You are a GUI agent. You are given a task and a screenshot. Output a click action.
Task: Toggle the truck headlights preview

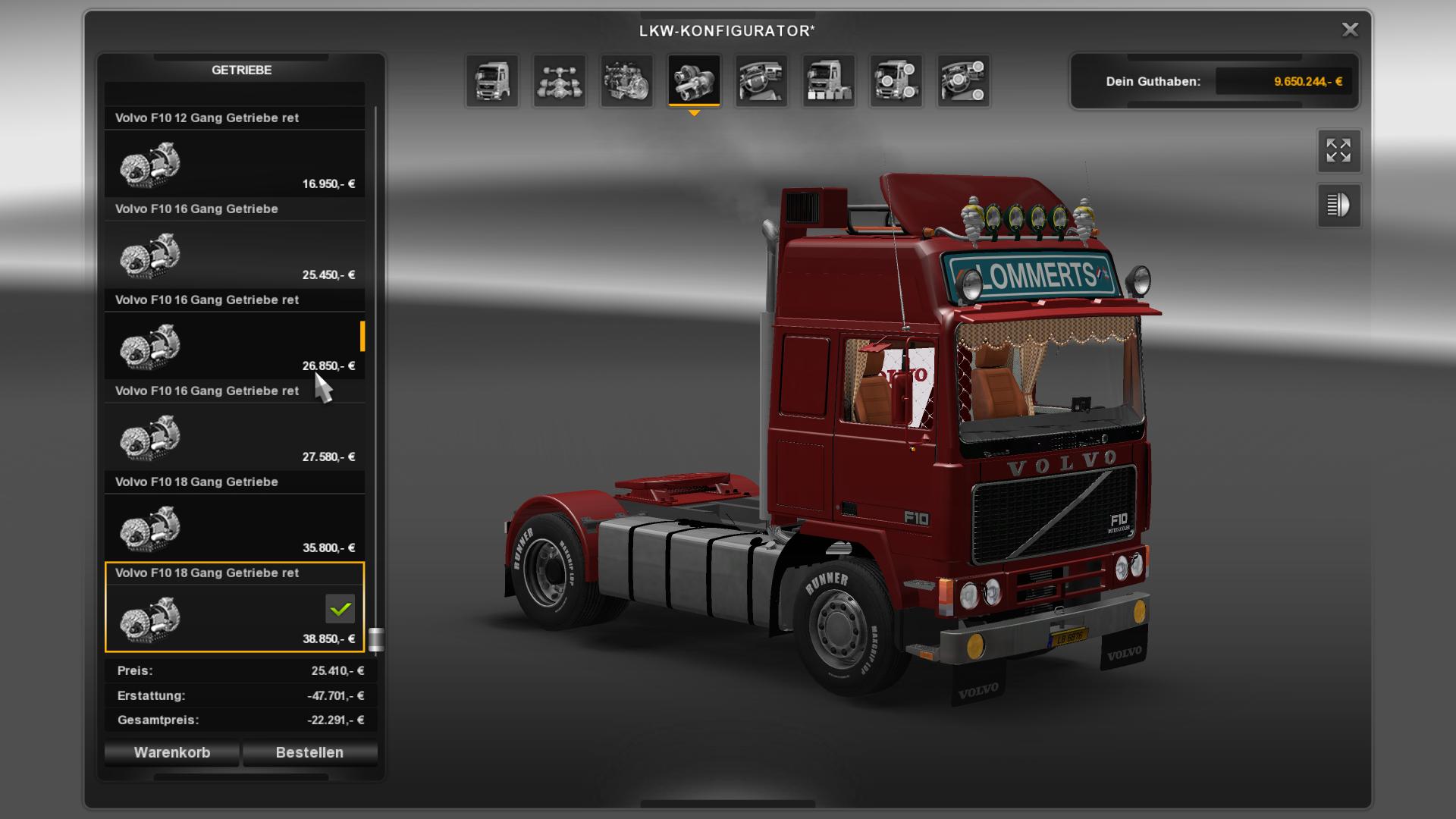pos(1338,205)
